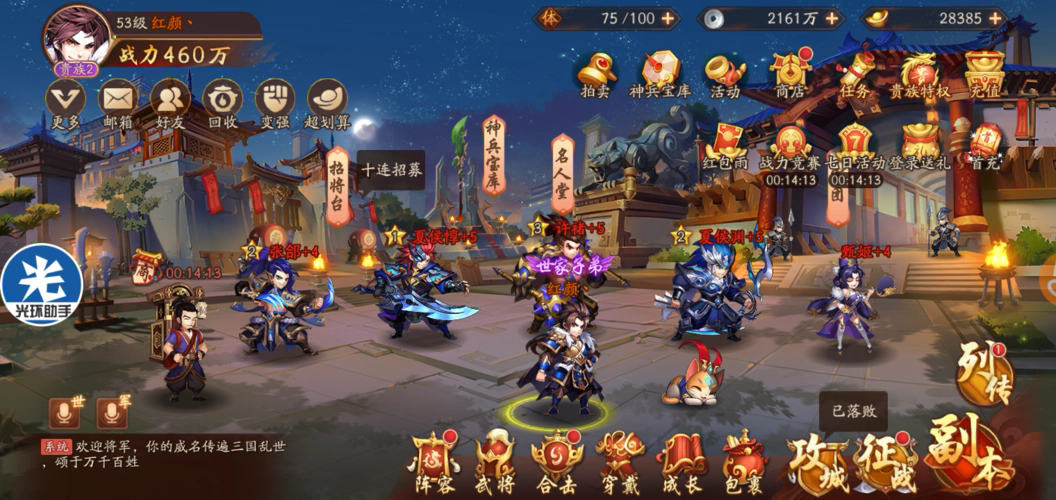Open the 任务 quest scroll
Viewport: 1056px width, 500px height.
[856, 73]
